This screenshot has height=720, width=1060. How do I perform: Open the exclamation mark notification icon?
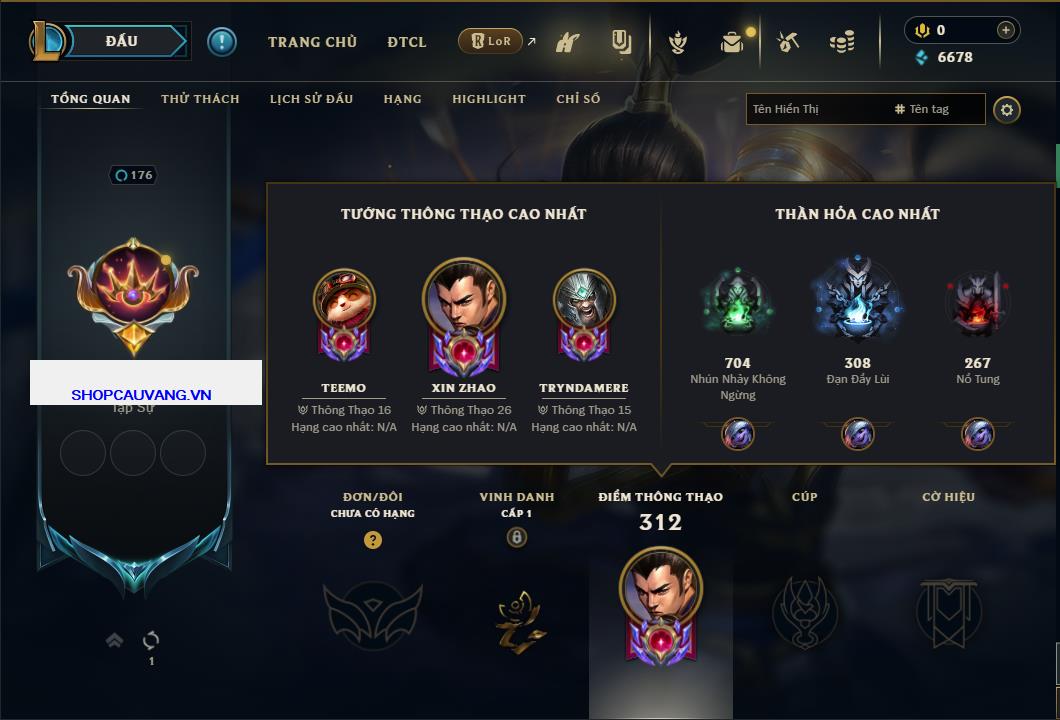coord(222,42)
